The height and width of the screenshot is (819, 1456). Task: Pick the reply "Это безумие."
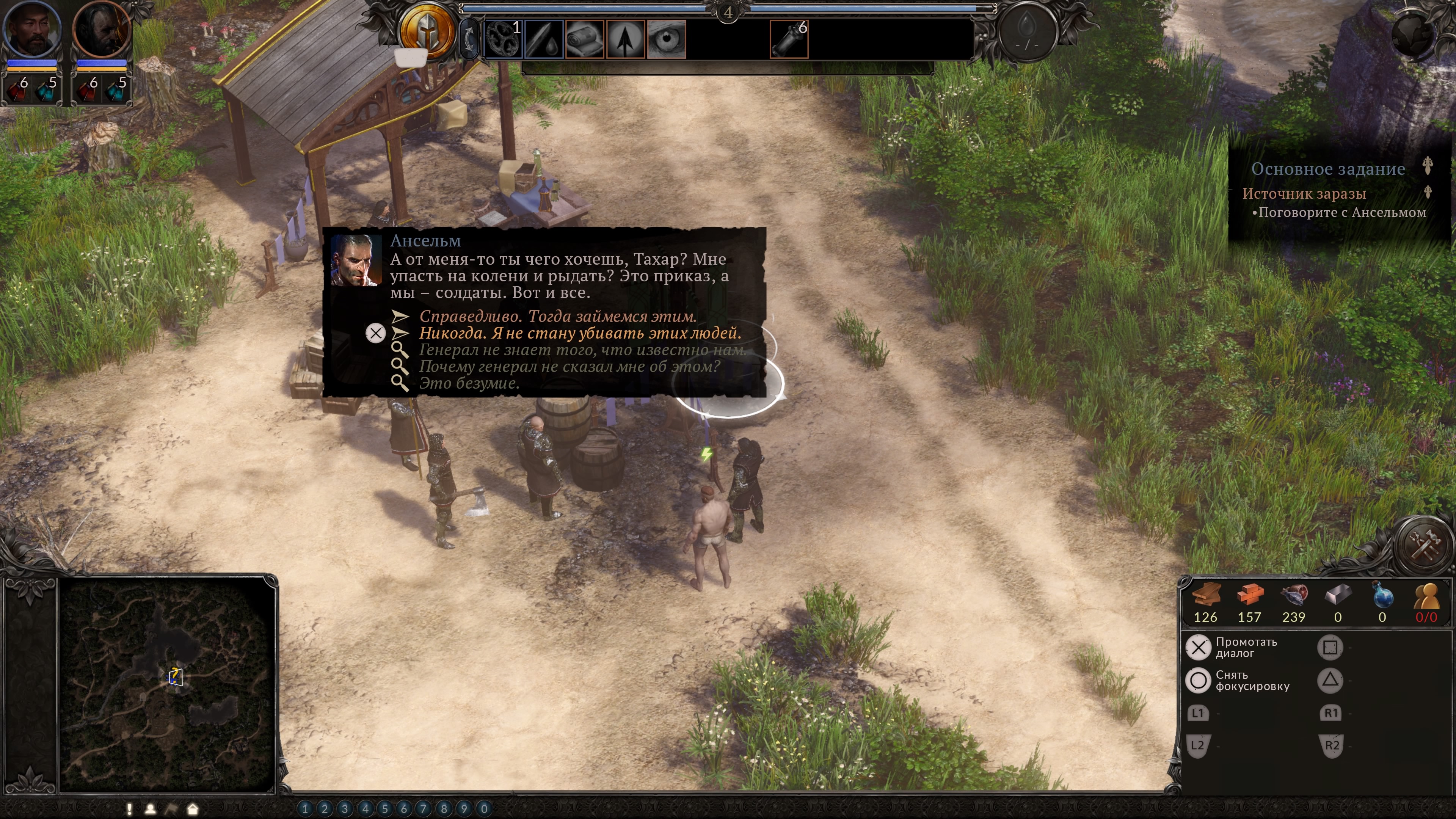(469, 384)
